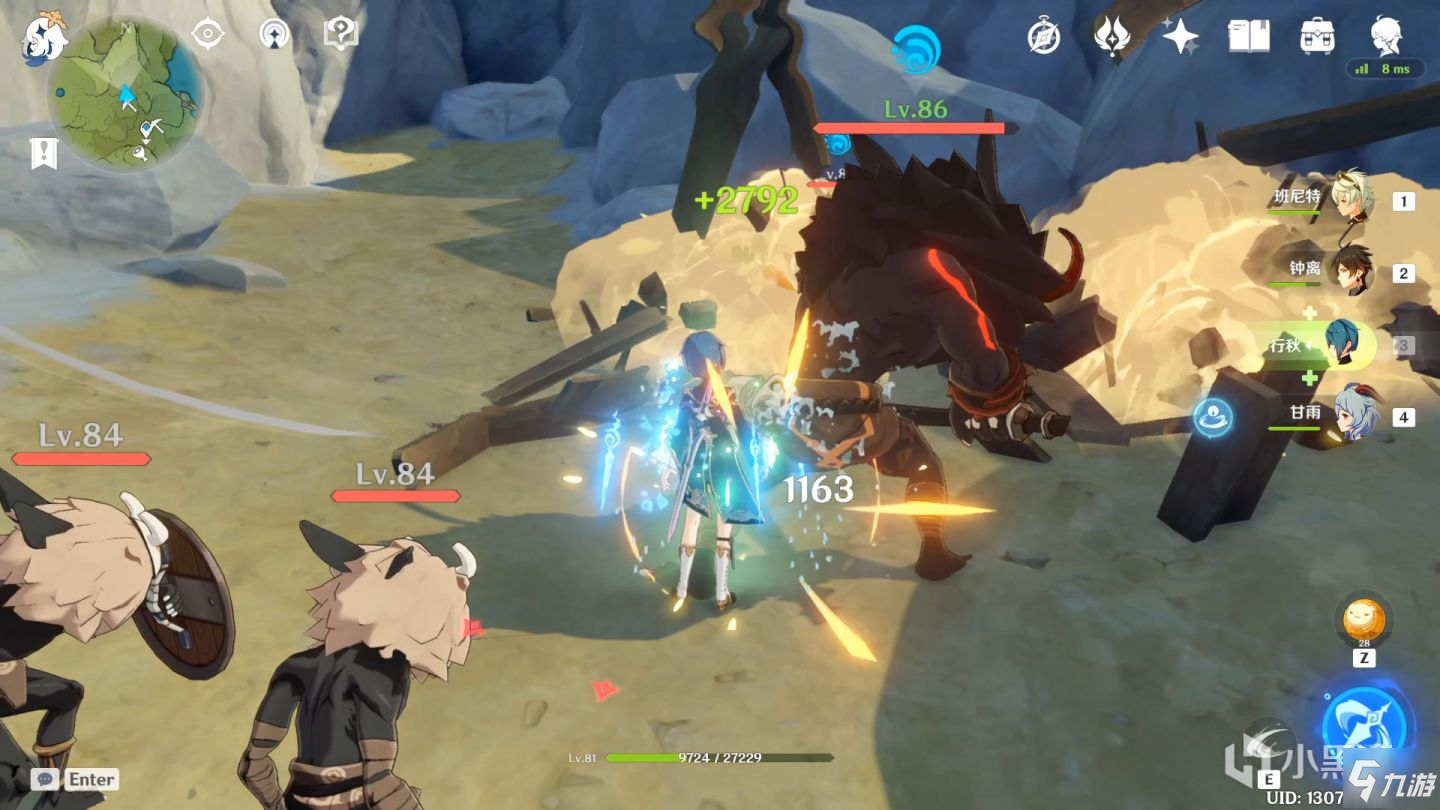
Task: Open the exclamation bookmark notice icon
Action: [44, 153]
